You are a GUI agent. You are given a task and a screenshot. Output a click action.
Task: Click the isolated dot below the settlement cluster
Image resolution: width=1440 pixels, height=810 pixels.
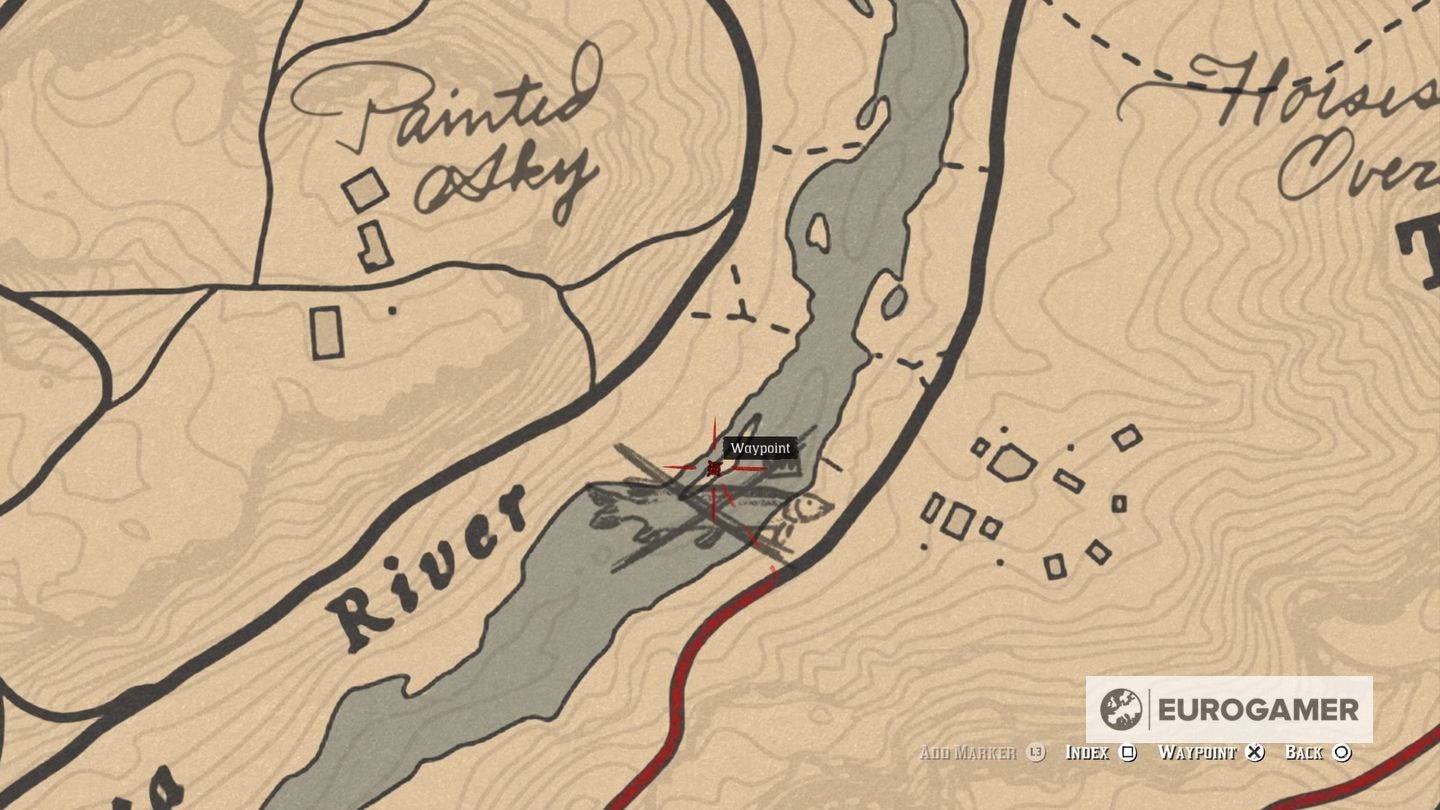tap(923, 546)
